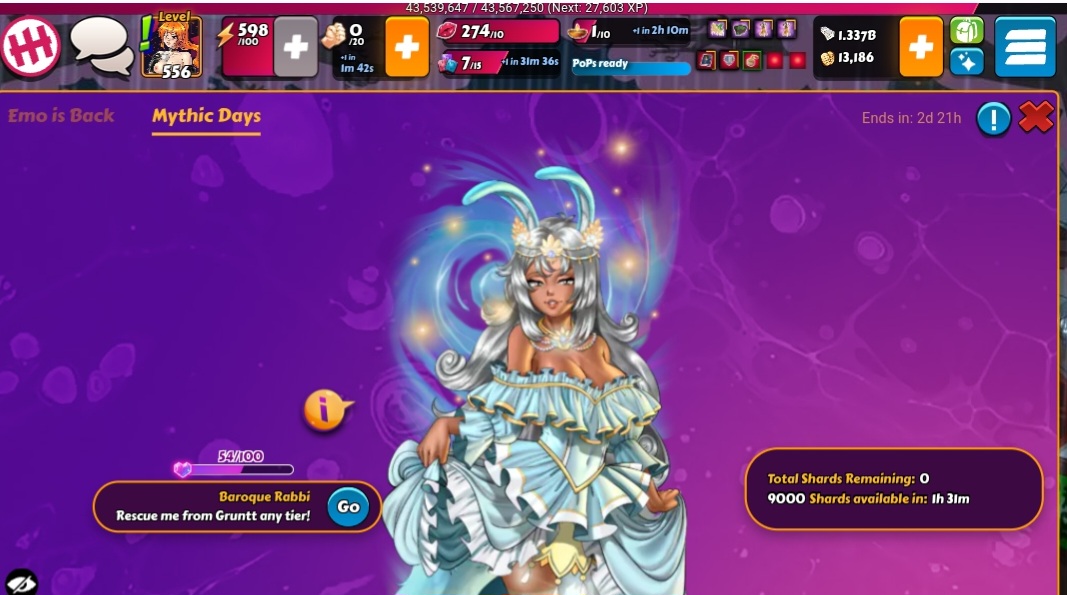Click the grey plus energy refill button
The height and width of the screenshot is (595, 1067).
295,47
